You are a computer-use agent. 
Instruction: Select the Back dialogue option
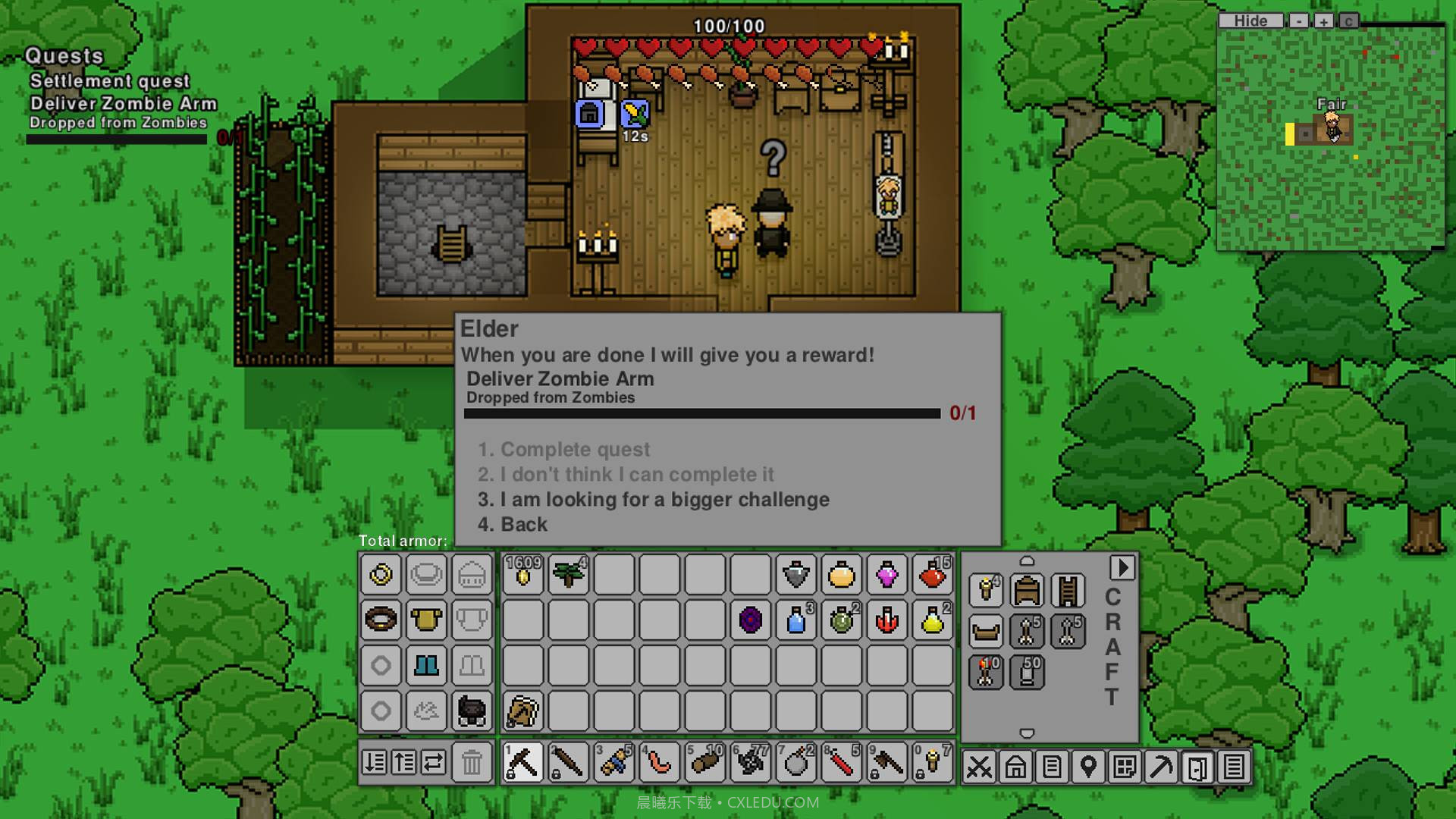coord(513,525)
